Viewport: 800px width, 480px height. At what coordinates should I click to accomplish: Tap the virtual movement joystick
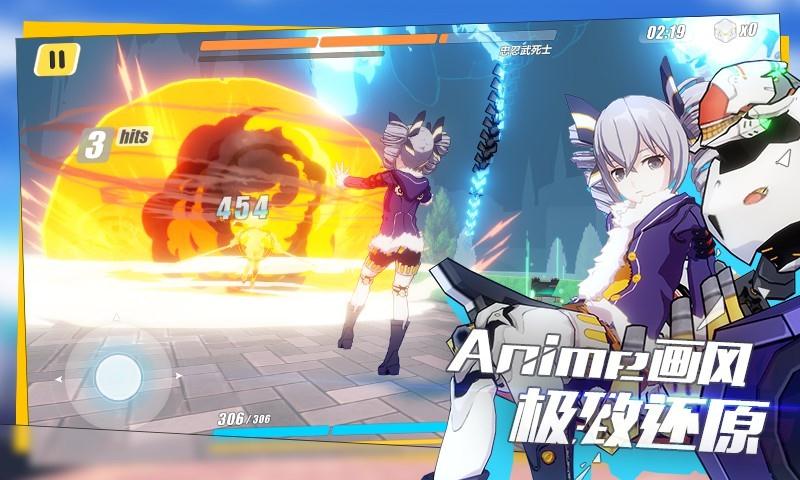[117, 377]
